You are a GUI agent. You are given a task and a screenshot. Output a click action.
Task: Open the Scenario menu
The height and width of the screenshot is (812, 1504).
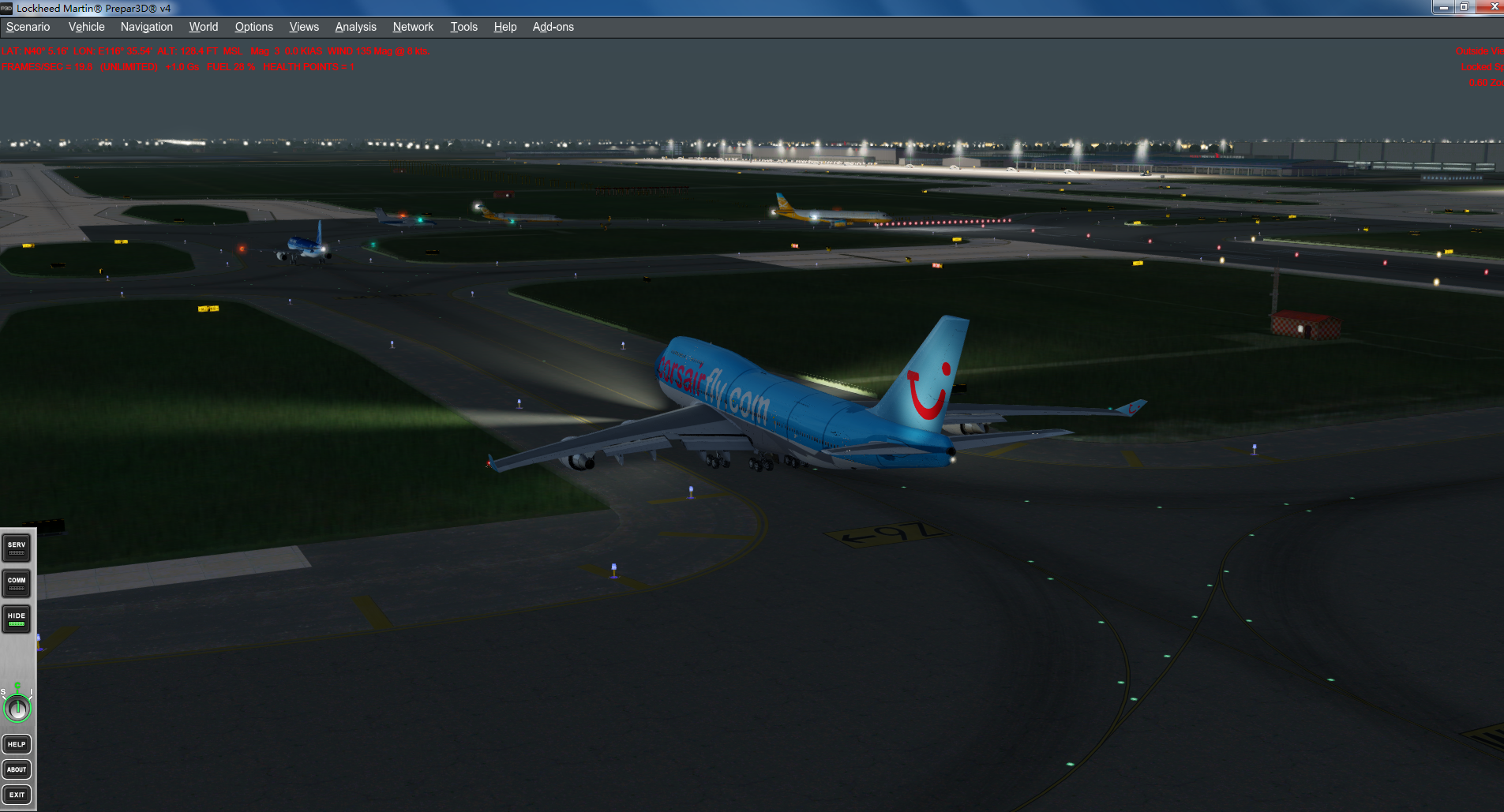[x=28, y=26]
